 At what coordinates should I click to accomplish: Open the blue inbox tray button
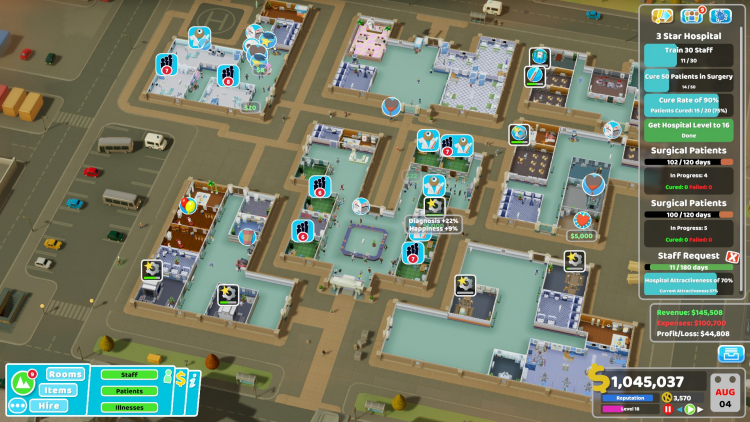[731, 354]
